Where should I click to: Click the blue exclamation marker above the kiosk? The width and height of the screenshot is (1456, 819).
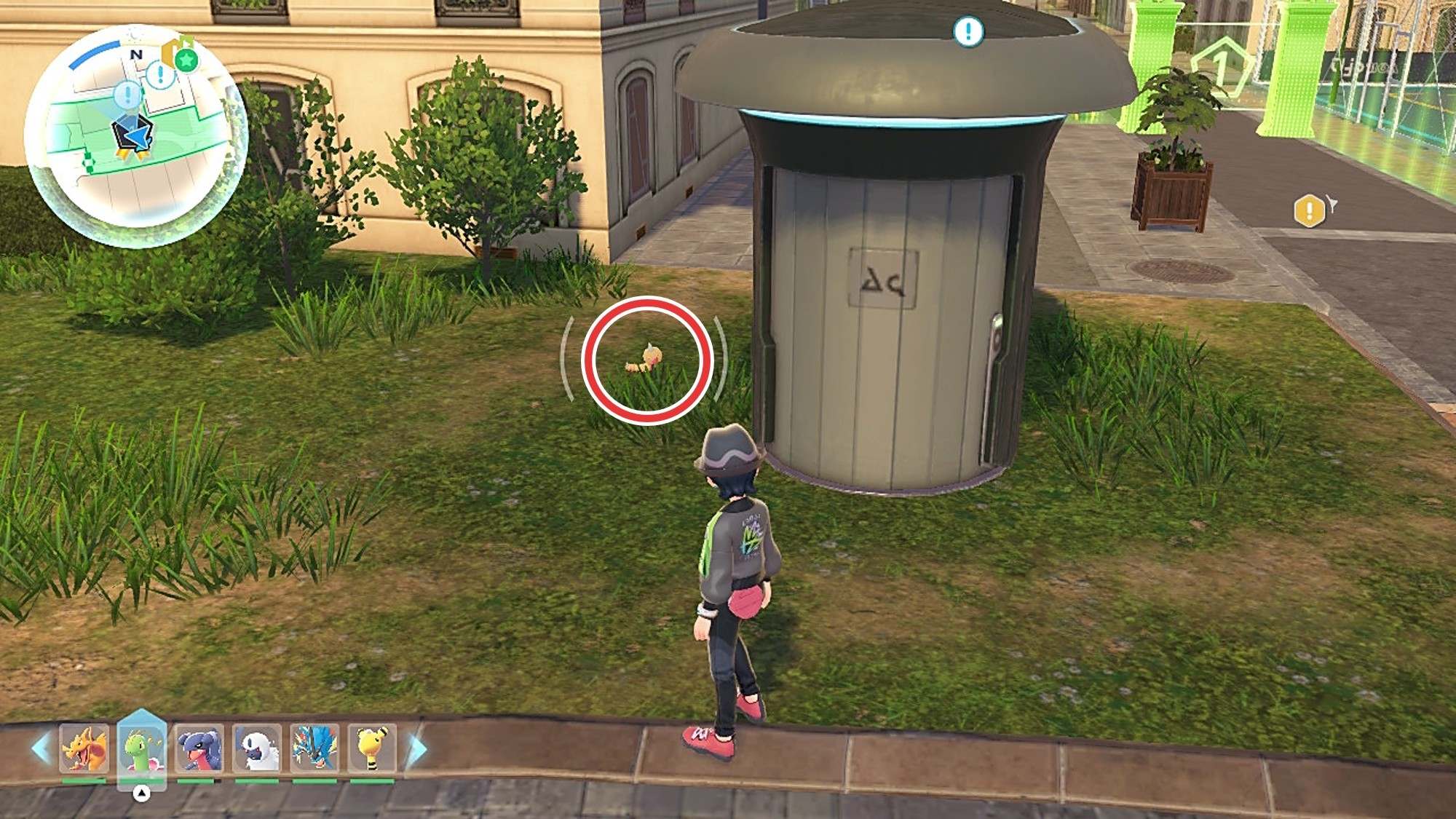968,31
